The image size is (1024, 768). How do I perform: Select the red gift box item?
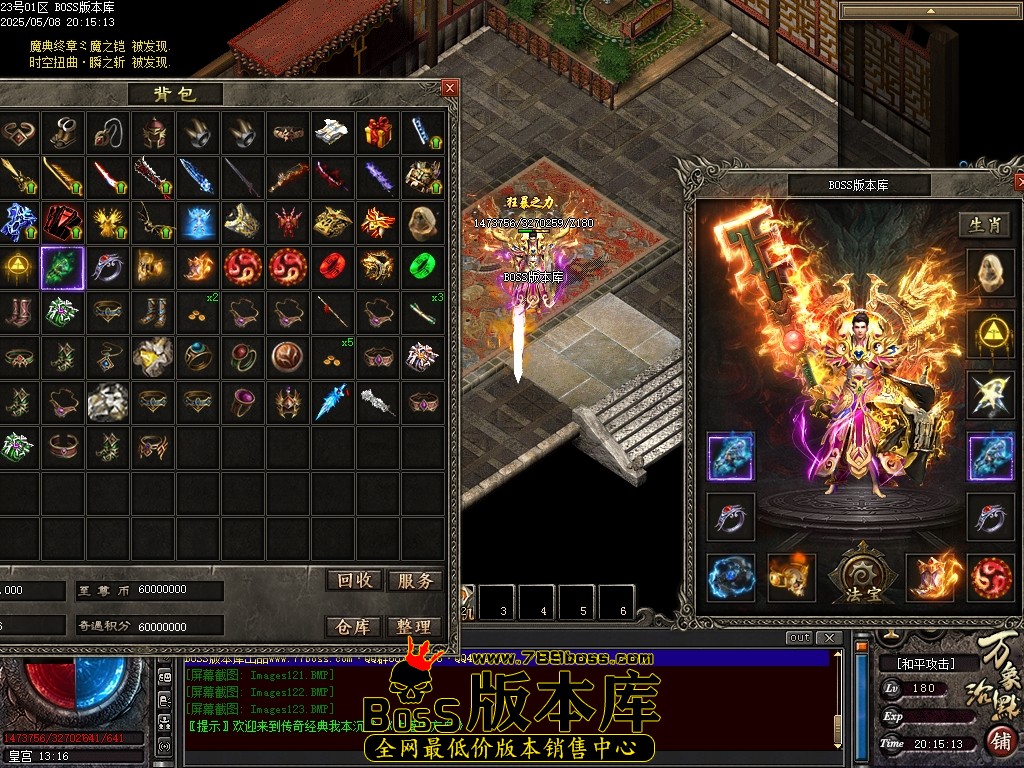point(378,132)
